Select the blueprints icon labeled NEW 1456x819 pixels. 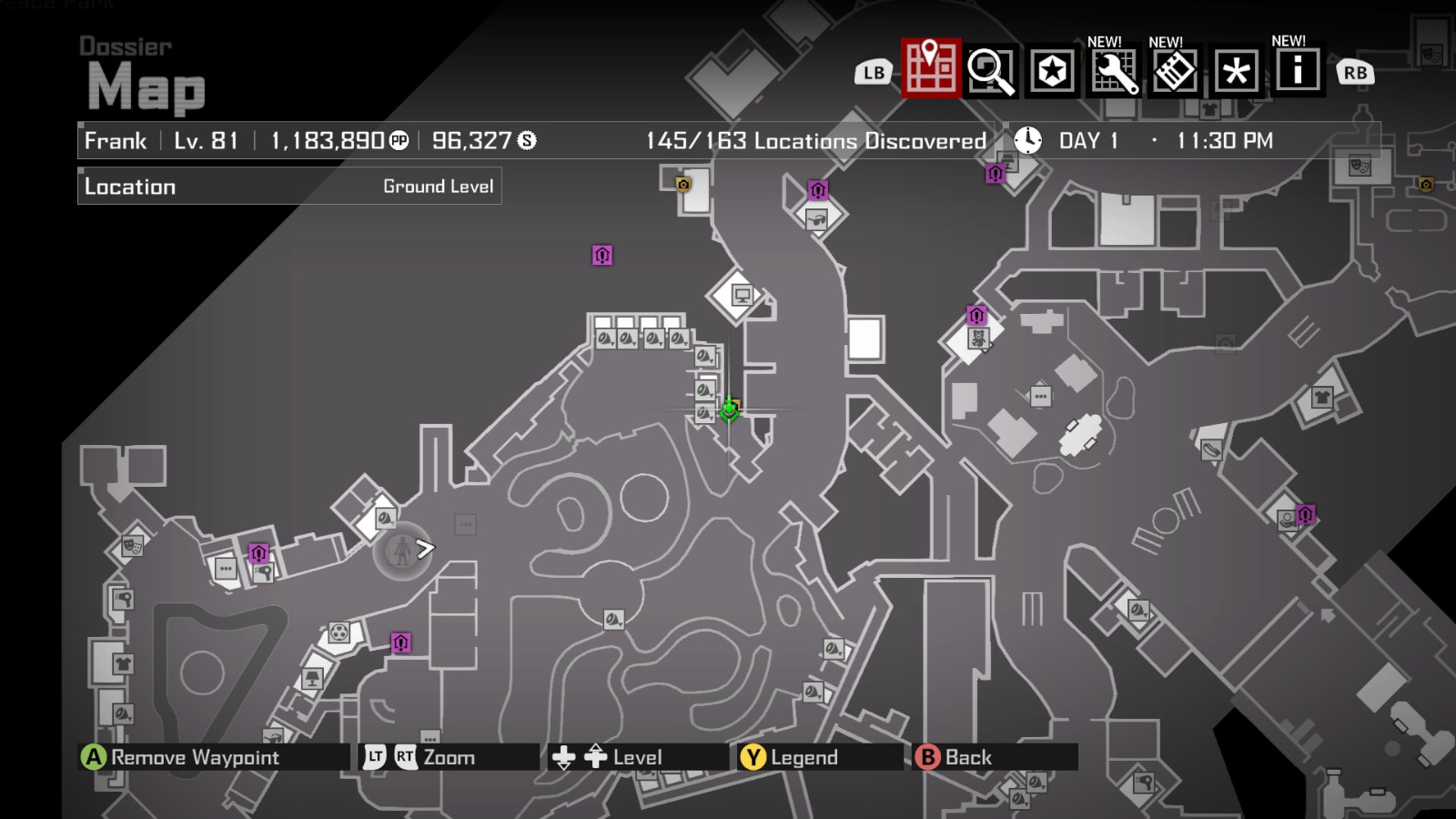click(1176, 70)
